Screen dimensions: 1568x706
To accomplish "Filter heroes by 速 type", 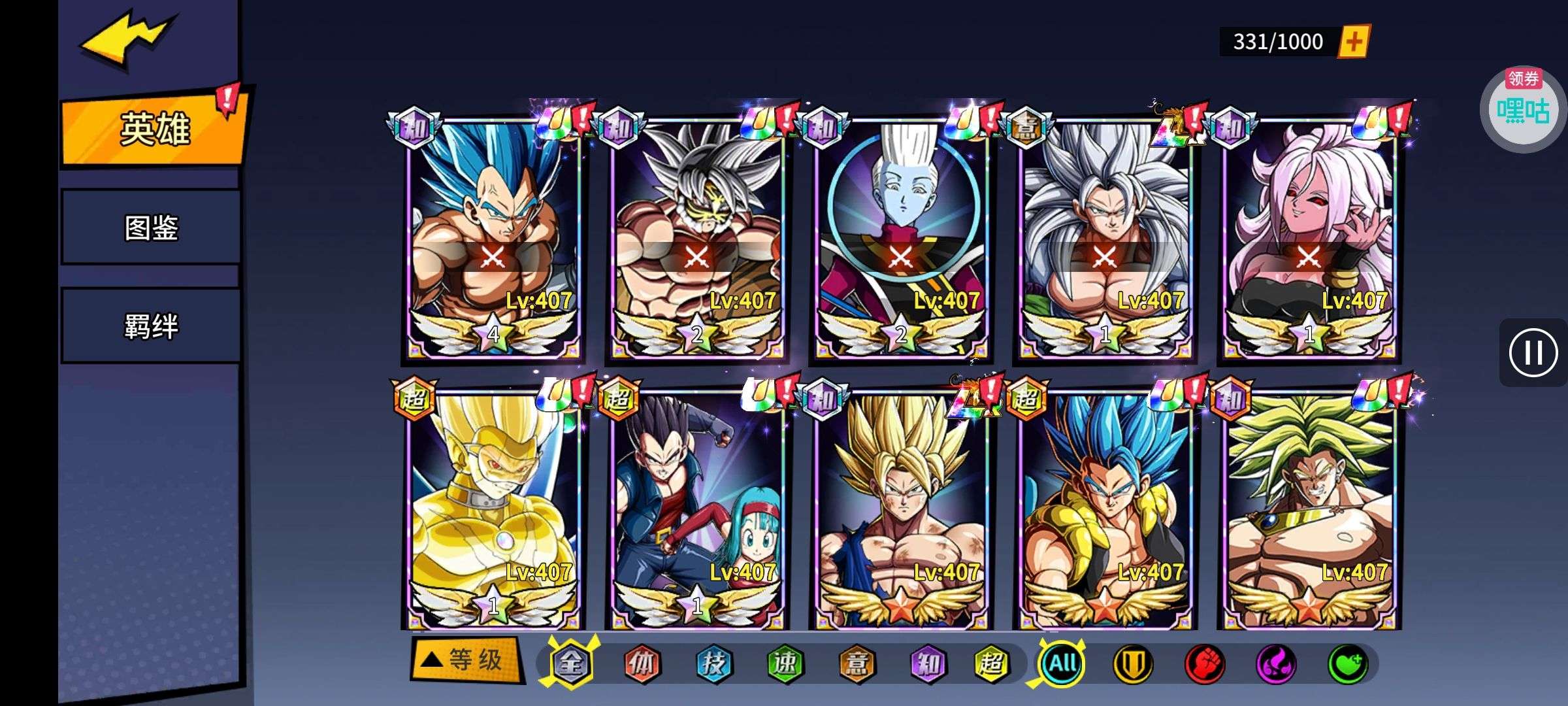I will tap(785, 664).
